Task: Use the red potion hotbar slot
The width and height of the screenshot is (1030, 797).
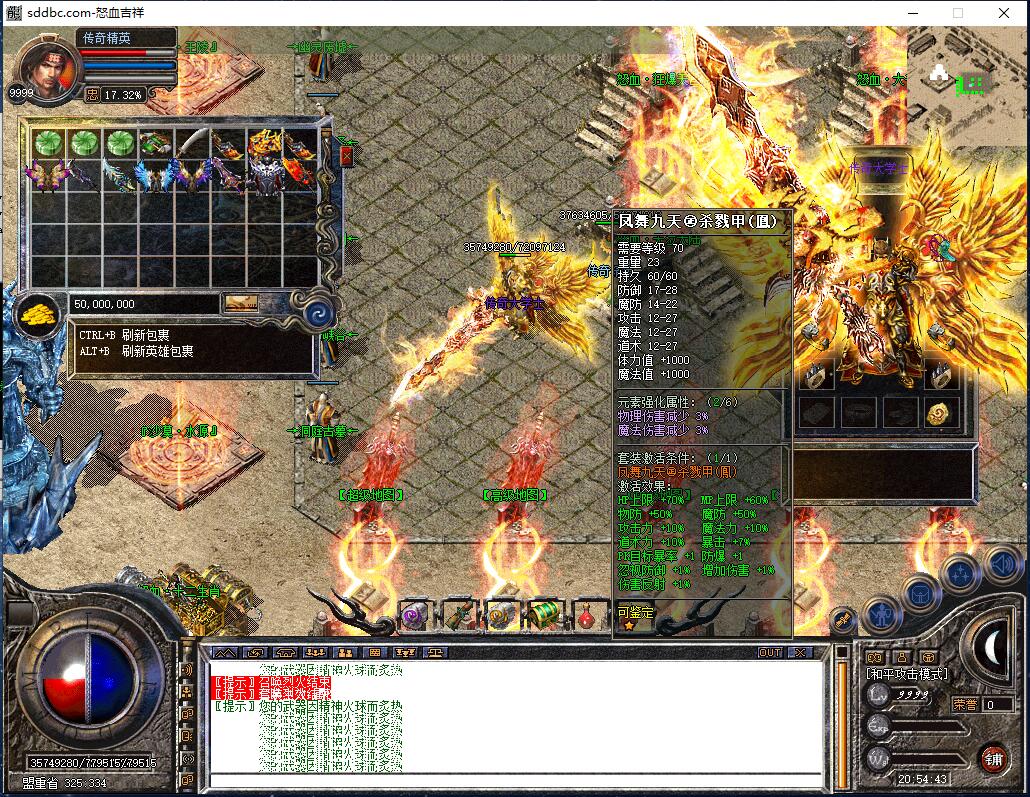Action: tap(589, 614)
